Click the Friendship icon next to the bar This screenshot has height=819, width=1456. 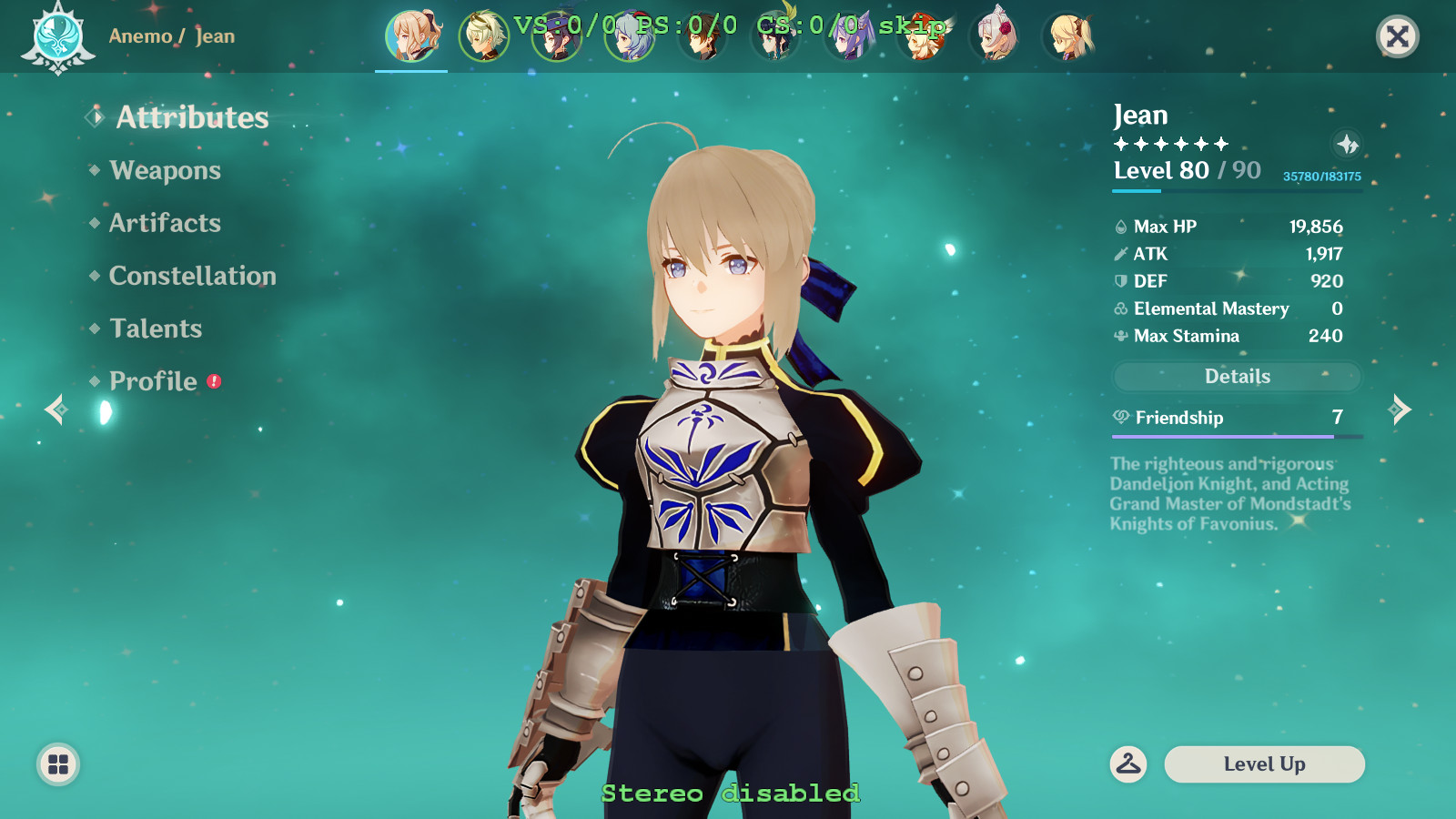(1119, 419)
